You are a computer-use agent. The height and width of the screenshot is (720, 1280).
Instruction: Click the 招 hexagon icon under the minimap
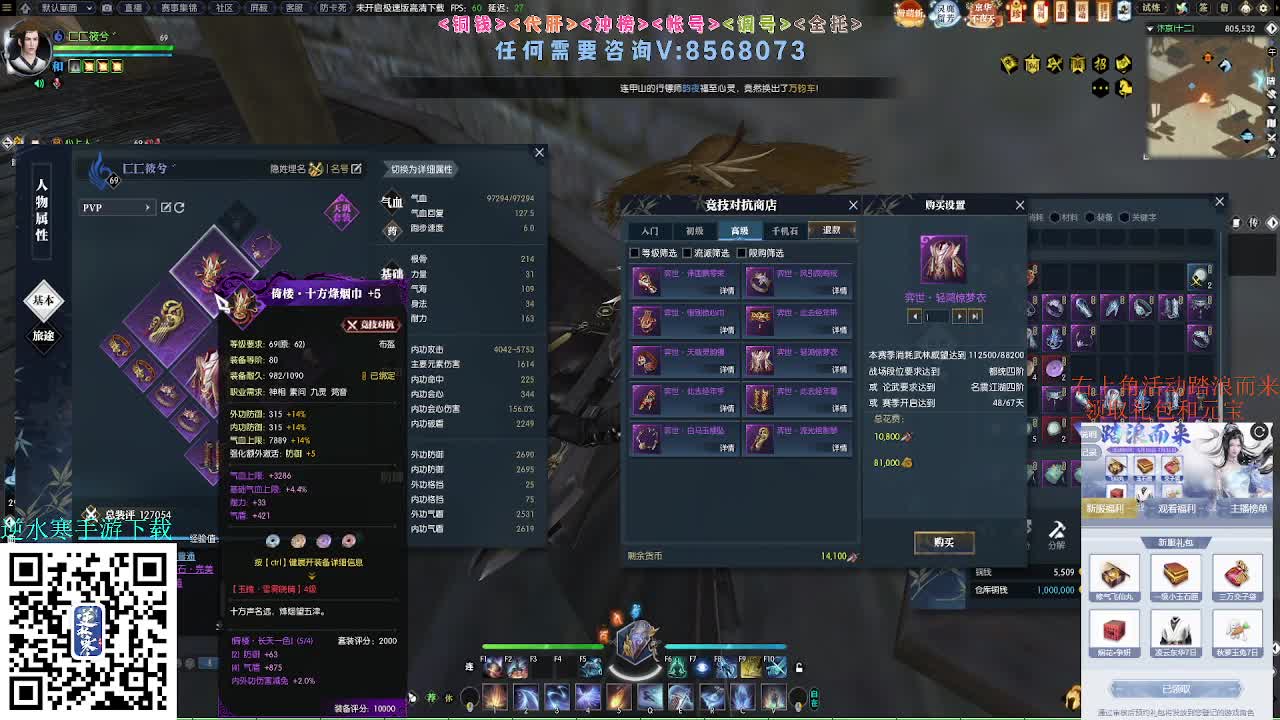tap(1100, 64)
